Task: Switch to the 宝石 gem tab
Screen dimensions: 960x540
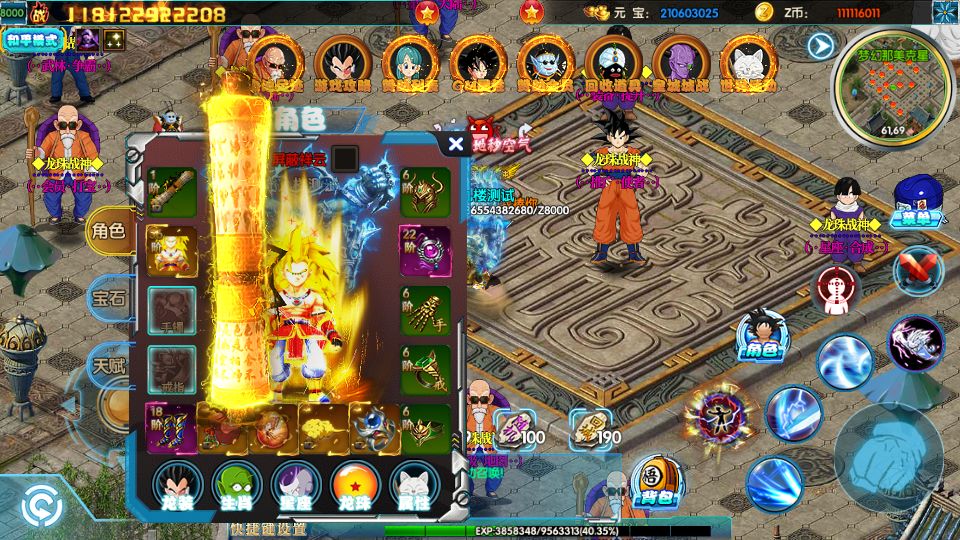Action: 108,297
